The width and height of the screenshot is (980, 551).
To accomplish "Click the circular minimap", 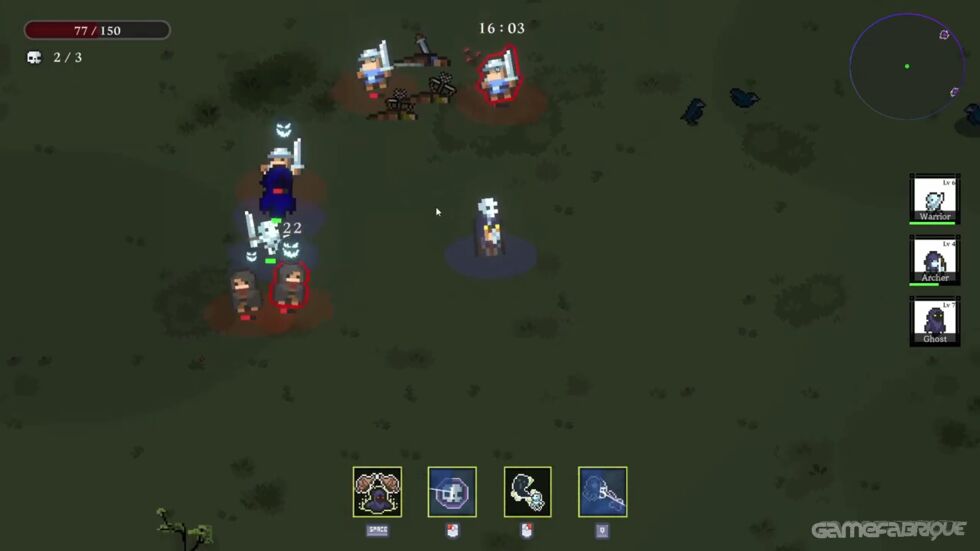I will click(906, 66).
